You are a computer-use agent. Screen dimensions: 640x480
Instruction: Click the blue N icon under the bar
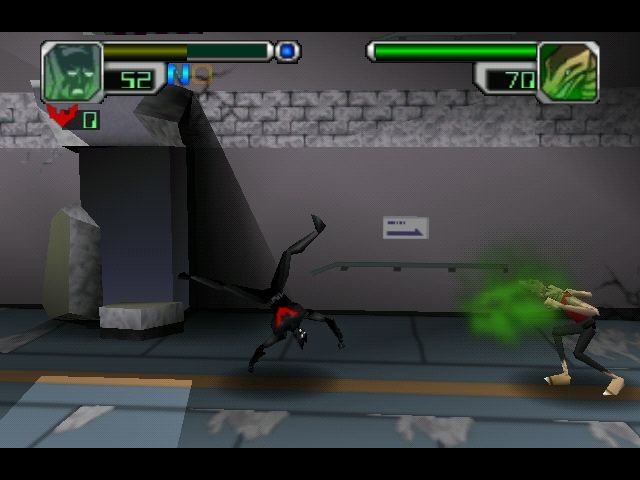pos(178,74)
